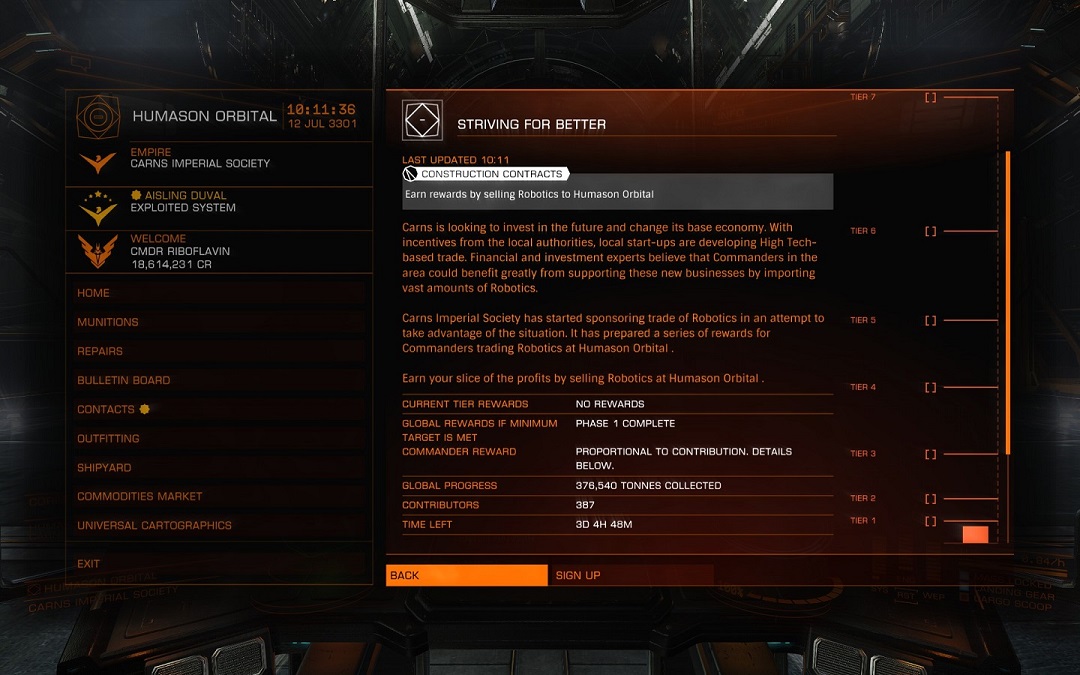Screen dimensions: 1080x675
Task: Click the mission panel vertical scrollbar
Action: [1008, 300]
